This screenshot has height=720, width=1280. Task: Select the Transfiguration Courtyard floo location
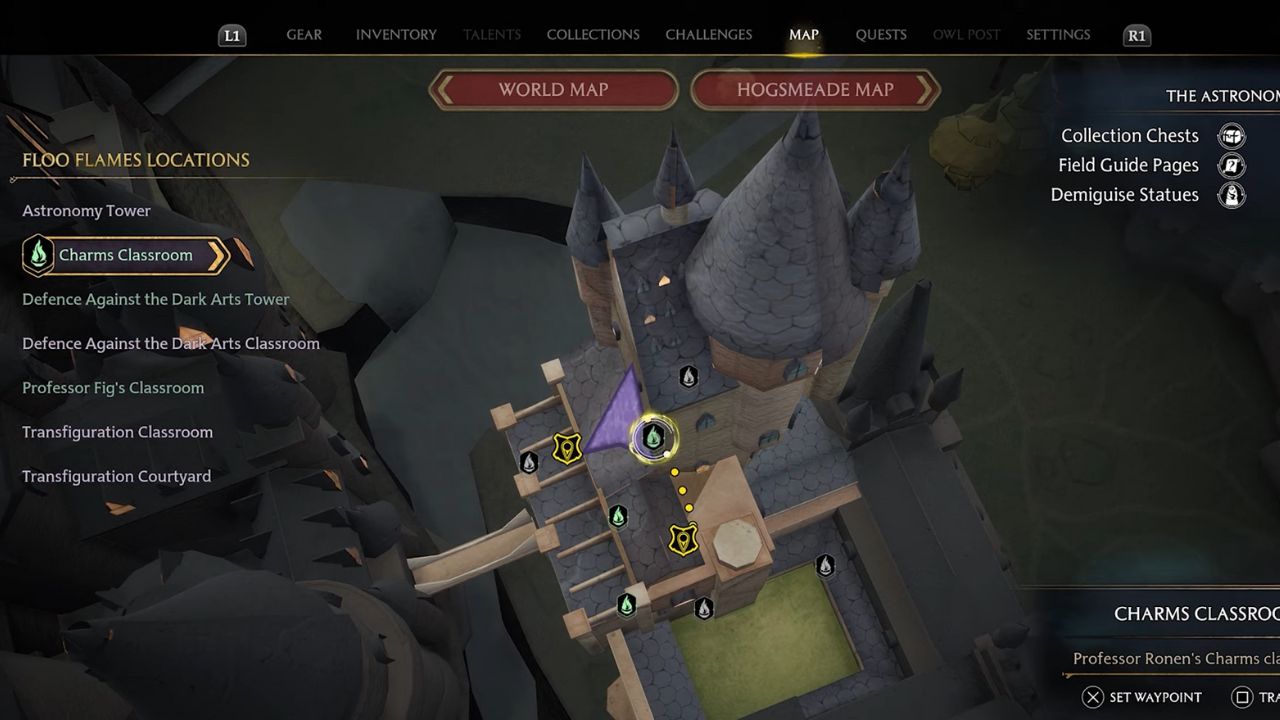(116, 476)
